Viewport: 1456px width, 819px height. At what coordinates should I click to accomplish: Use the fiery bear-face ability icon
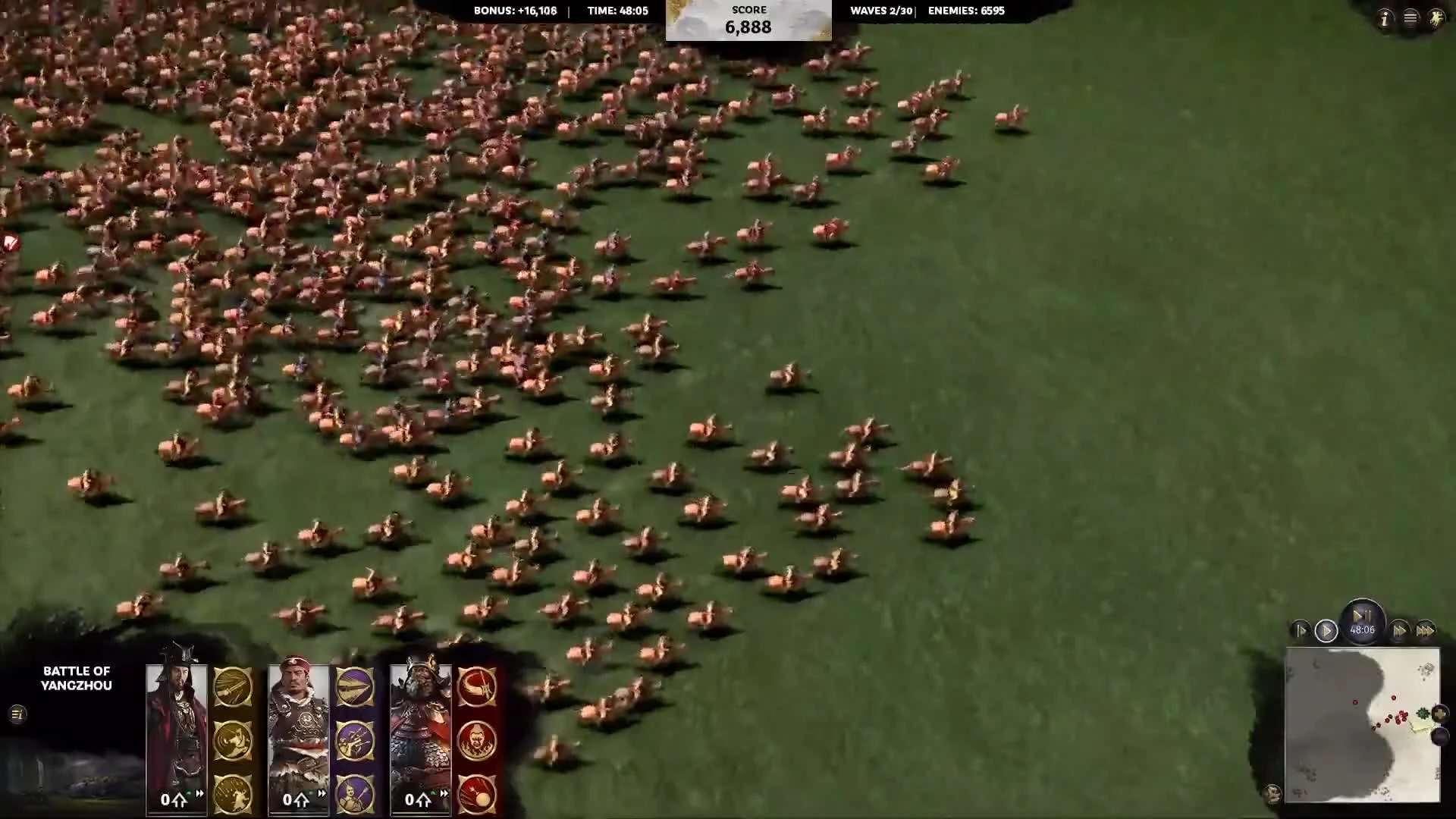click(x=477, y=741)
